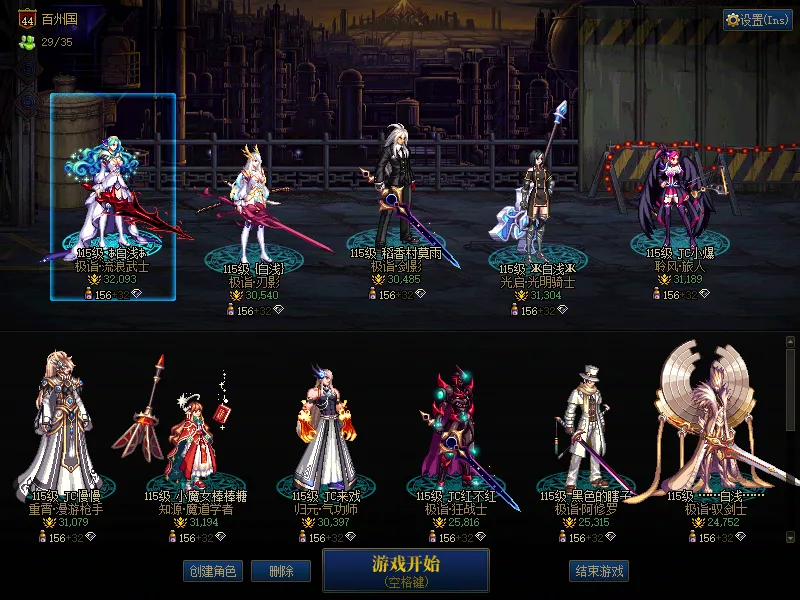Screen dimensions: 800x600
Task: Start the game with 游戏开始
Action: coord(405,569)
